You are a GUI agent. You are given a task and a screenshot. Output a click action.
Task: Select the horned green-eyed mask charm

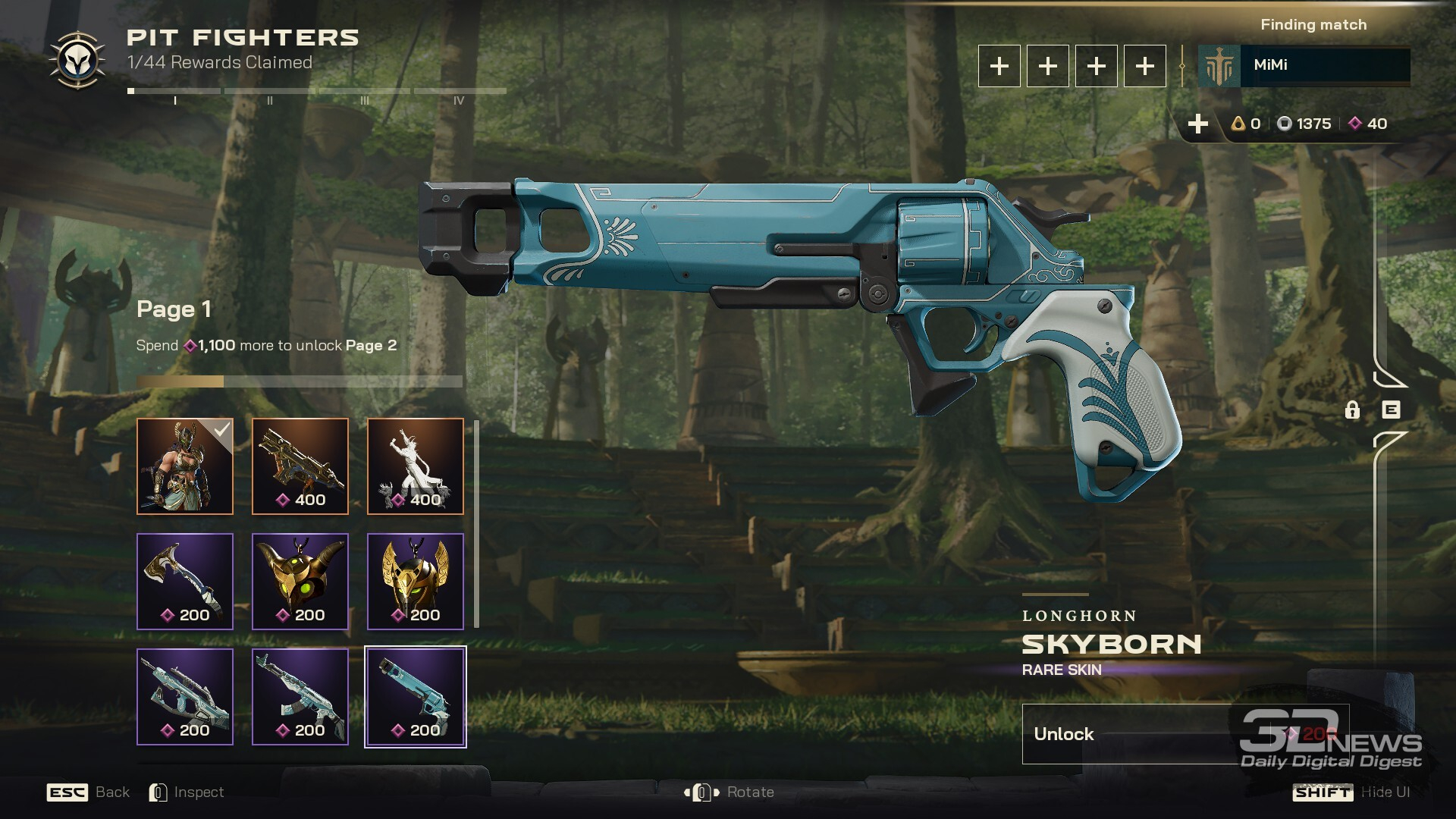(300, 582)
